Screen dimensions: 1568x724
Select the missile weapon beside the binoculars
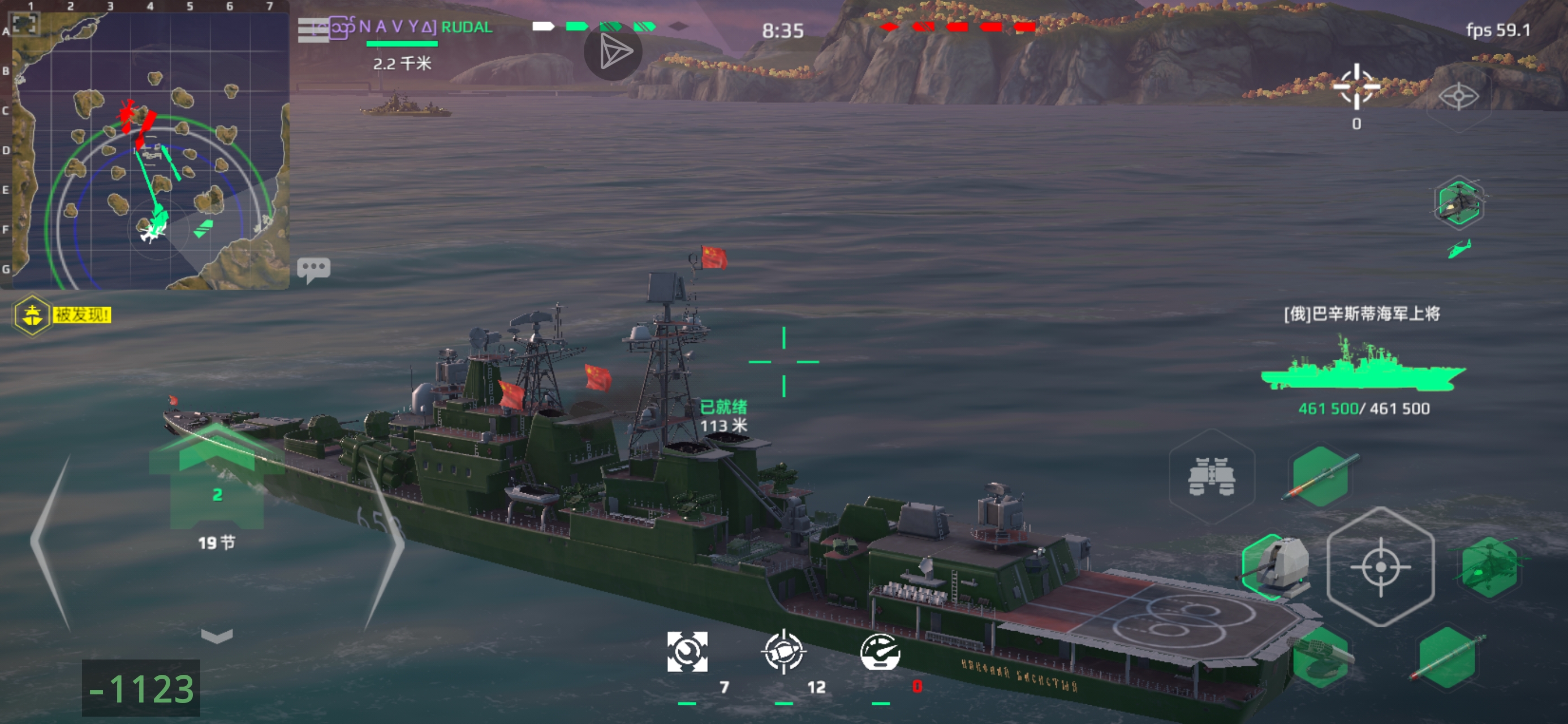pyautogui.click(x=1320, y=476)
